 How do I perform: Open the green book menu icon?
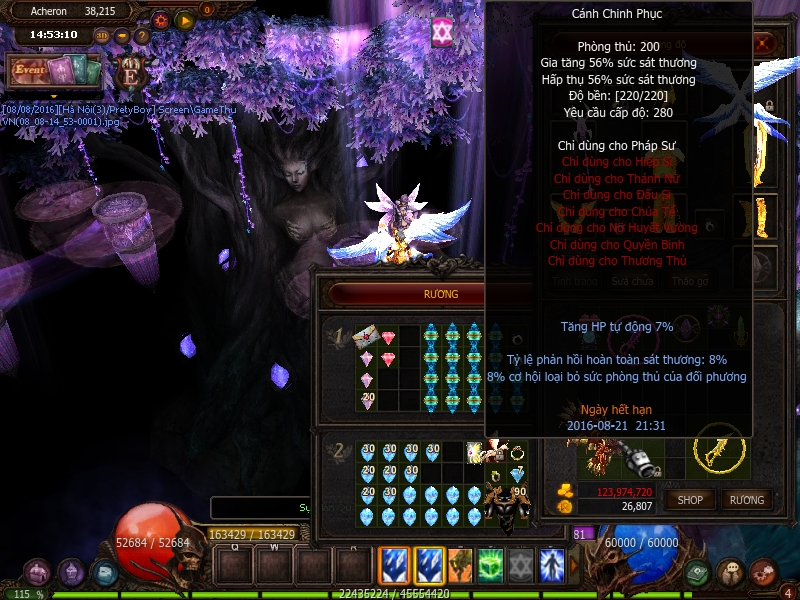coord(698,572)
